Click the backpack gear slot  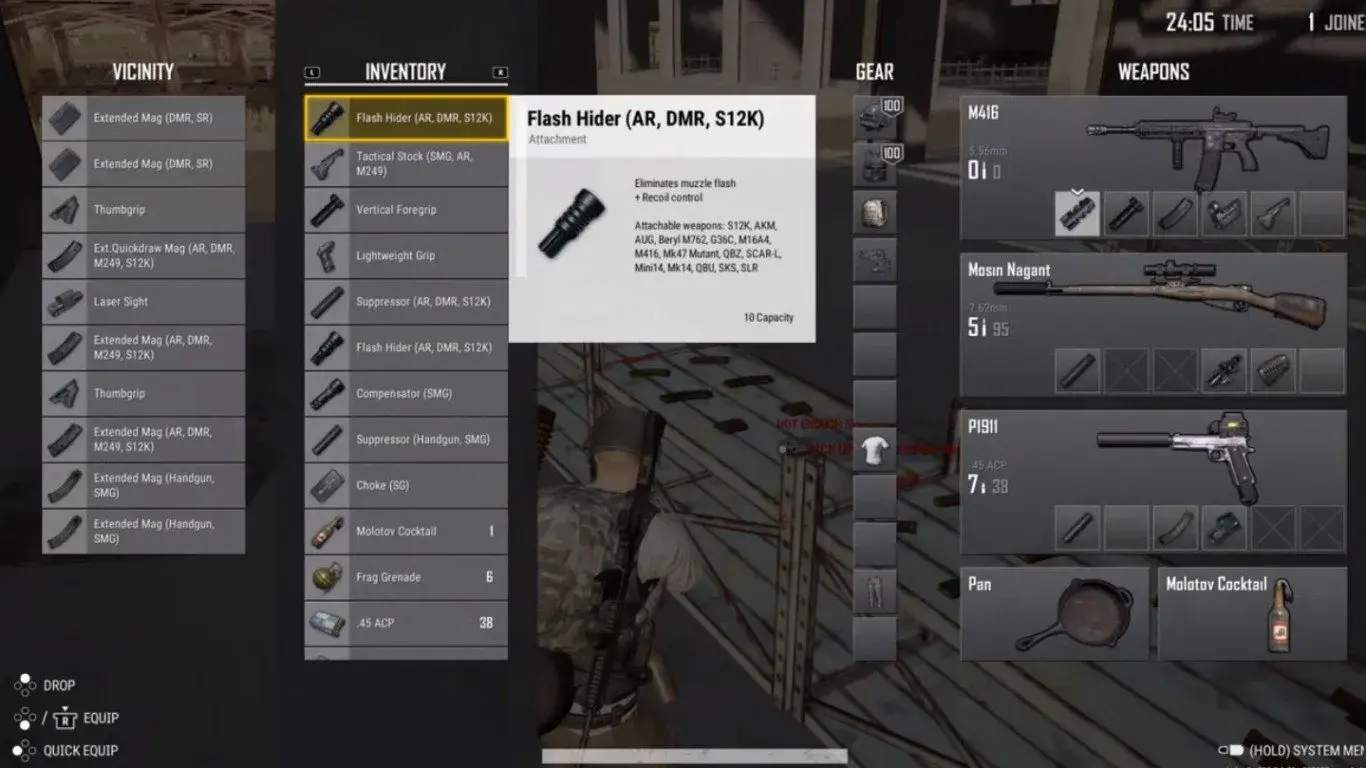(874, 212)
